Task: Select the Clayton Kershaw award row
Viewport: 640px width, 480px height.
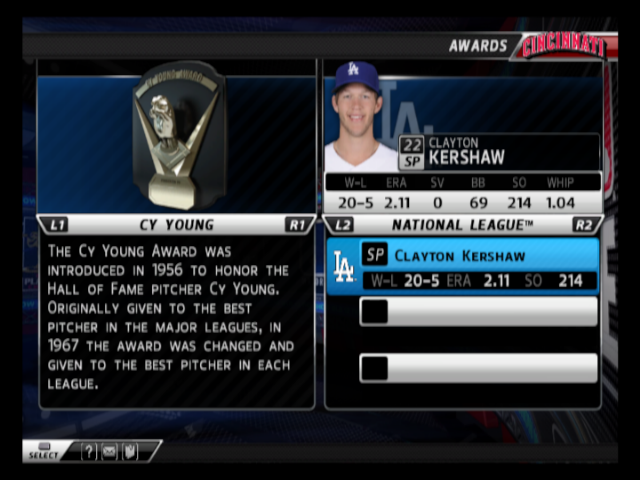Action: pos(463,267)
